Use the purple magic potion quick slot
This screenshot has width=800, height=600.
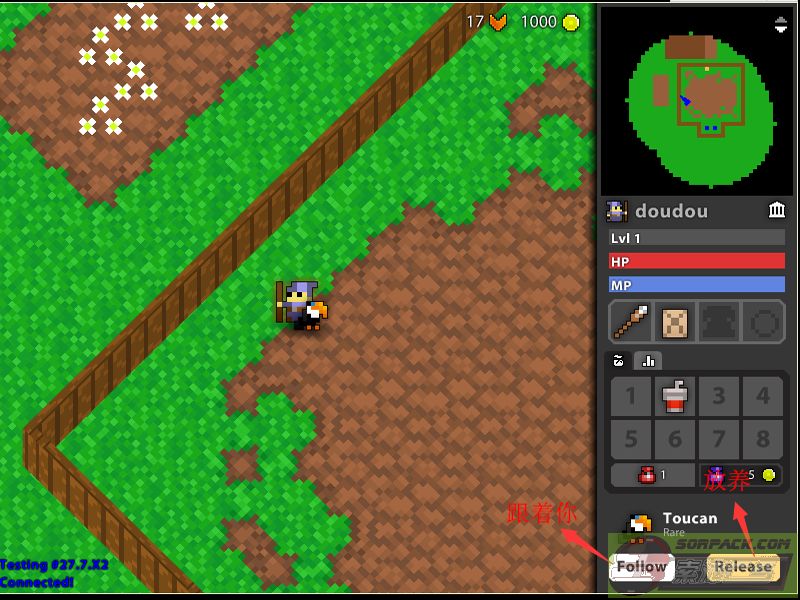point(742,475)
